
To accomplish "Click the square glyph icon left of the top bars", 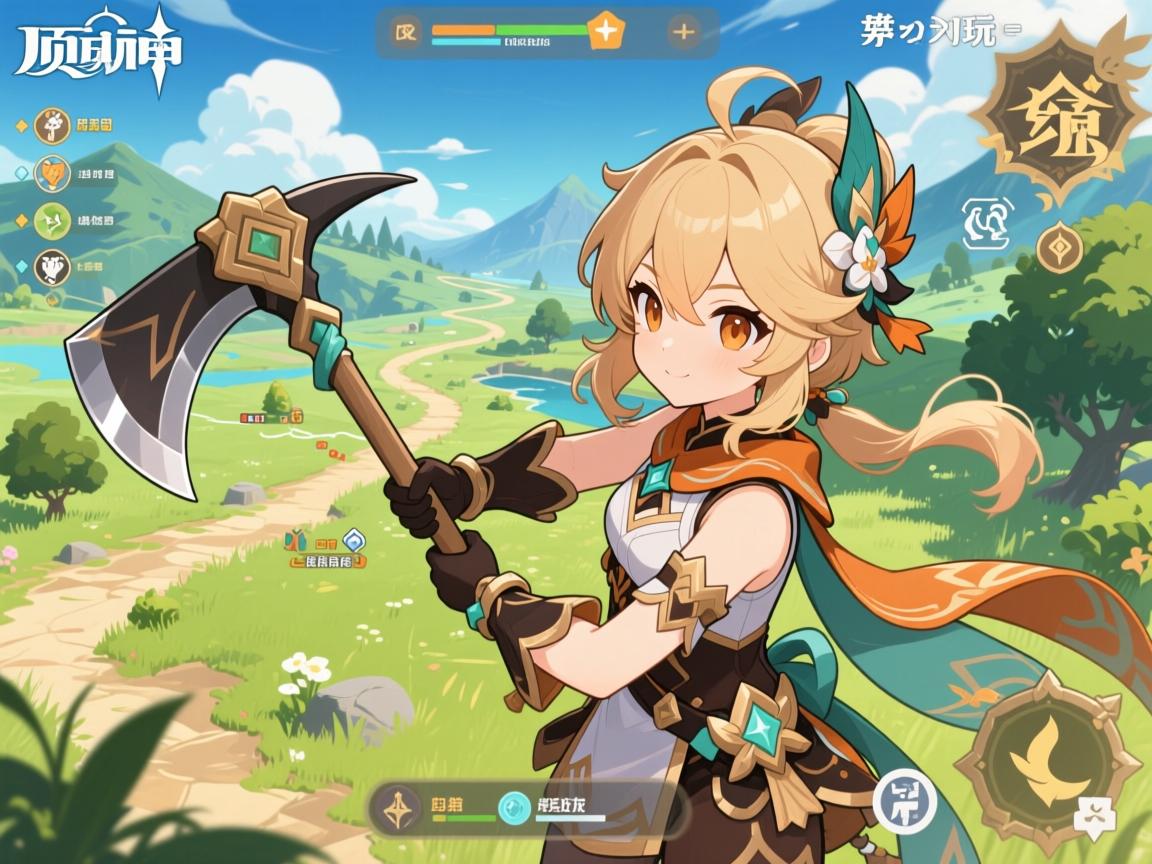I will 407,32.
